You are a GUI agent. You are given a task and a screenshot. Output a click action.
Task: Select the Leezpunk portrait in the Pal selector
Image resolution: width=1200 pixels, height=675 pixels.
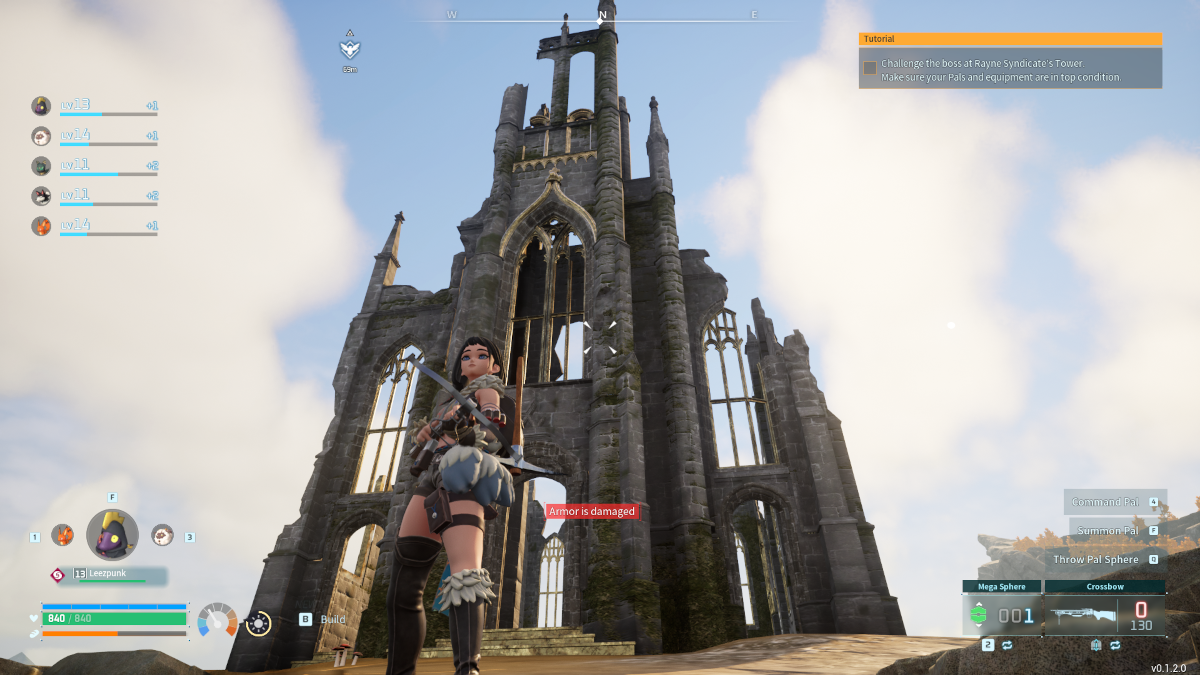(x=112, y=534)
